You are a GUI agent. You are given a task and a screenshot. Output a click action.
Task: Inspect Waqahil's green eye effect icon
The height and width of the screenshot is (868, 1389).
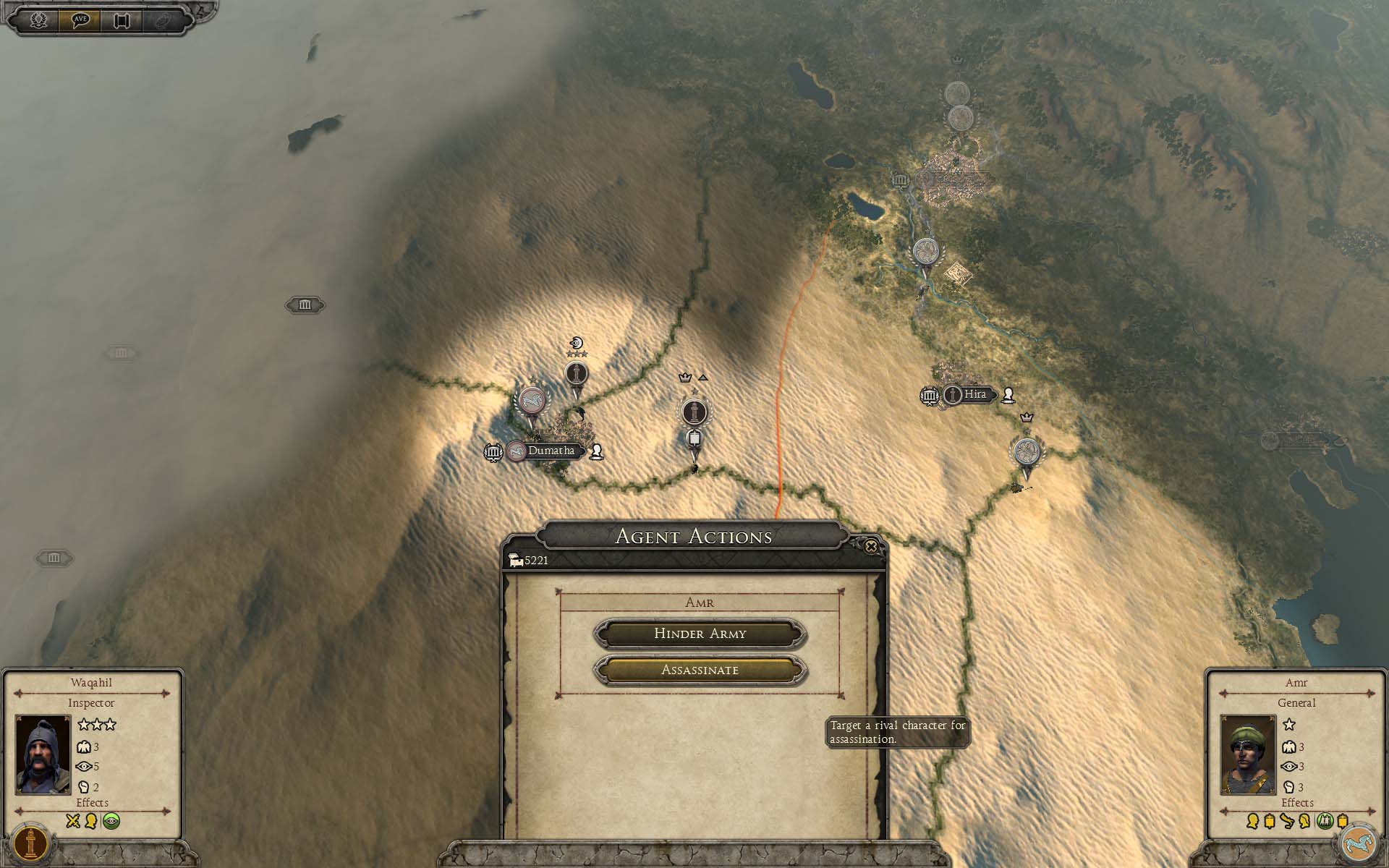coord(111,821)
